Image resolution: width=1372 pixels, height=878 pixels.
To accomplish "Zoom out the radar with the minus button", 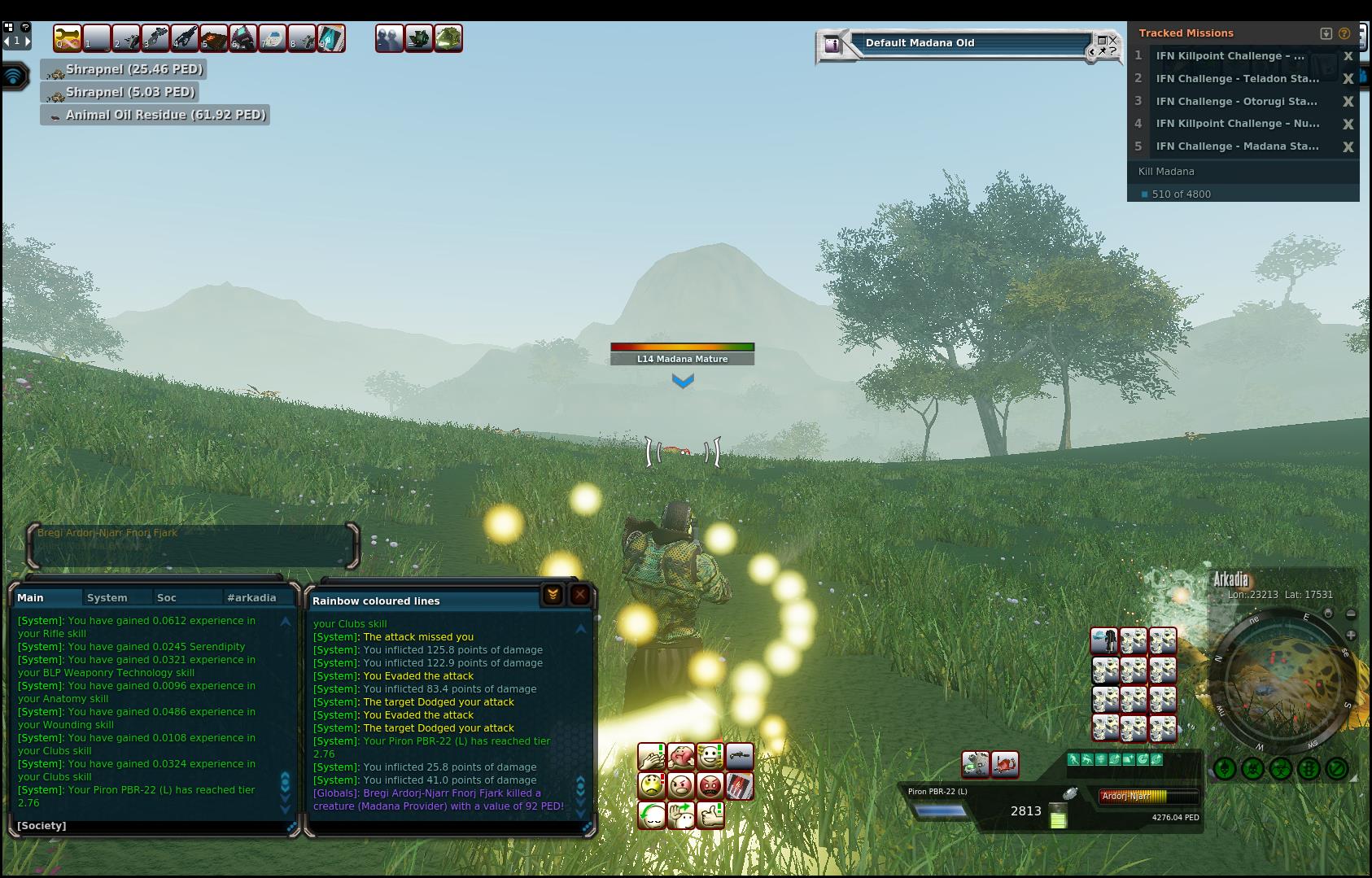I will [x=1351, y=614].
